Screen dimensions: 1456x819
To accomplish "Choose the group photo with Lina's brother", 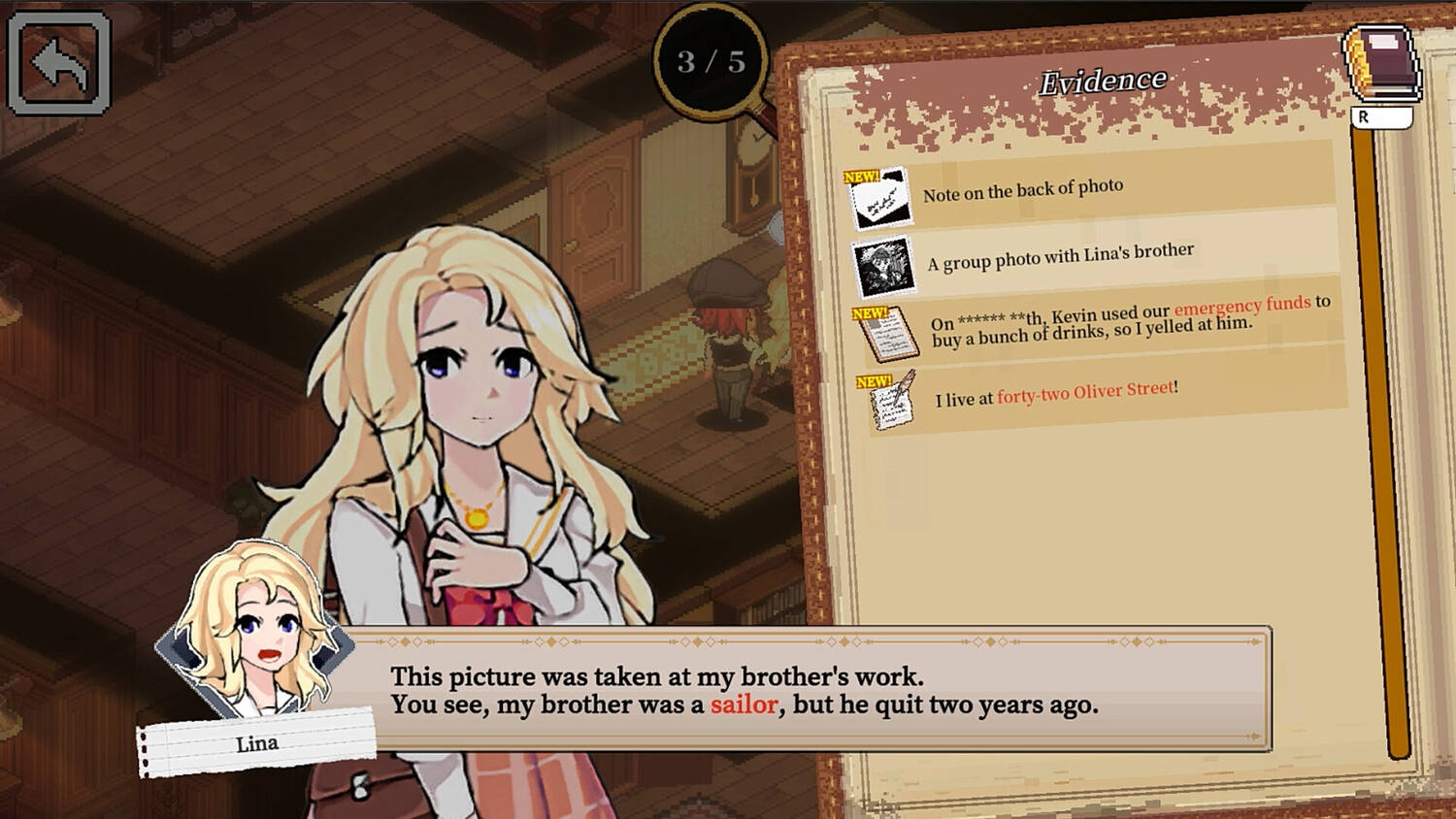I will coord(1059,257).
